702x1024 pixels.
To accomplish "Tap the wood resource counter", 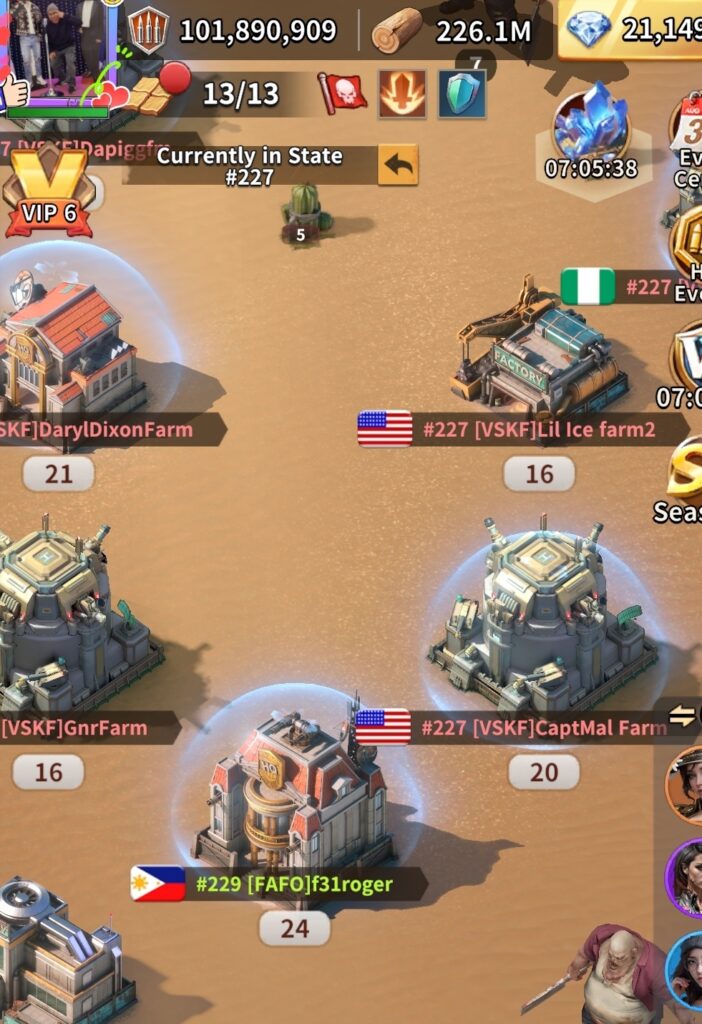I will (455, 31).
